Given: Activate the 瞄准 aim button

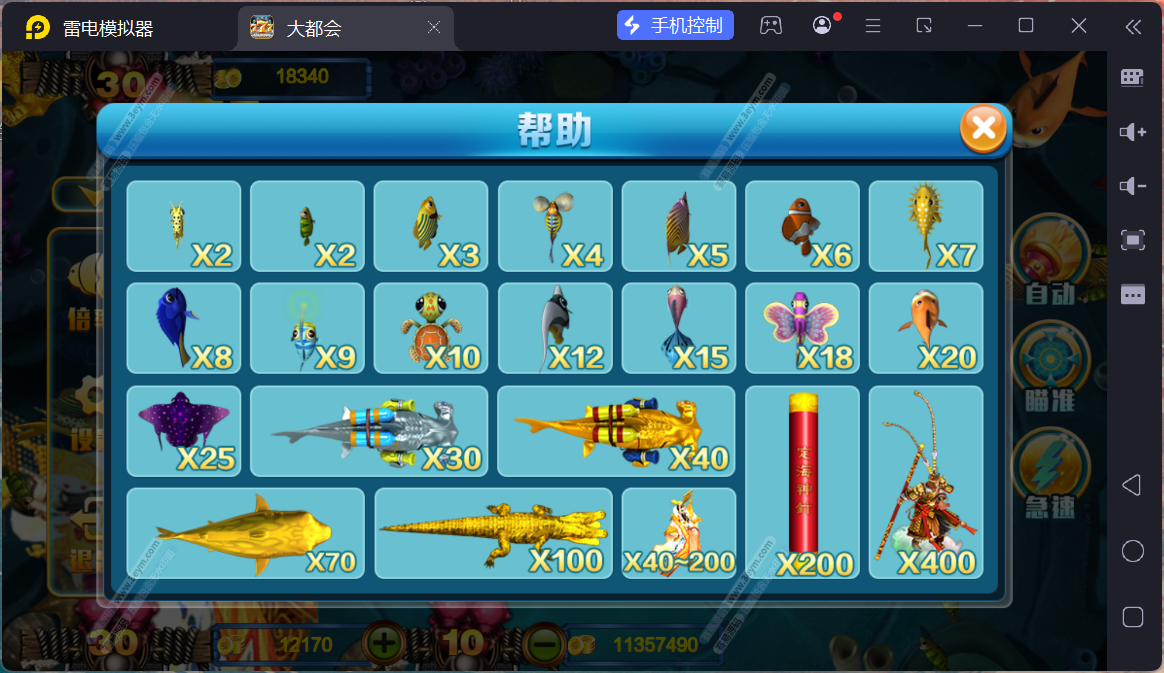Looking at the screenshot, I should click(x=1048, y=366).
